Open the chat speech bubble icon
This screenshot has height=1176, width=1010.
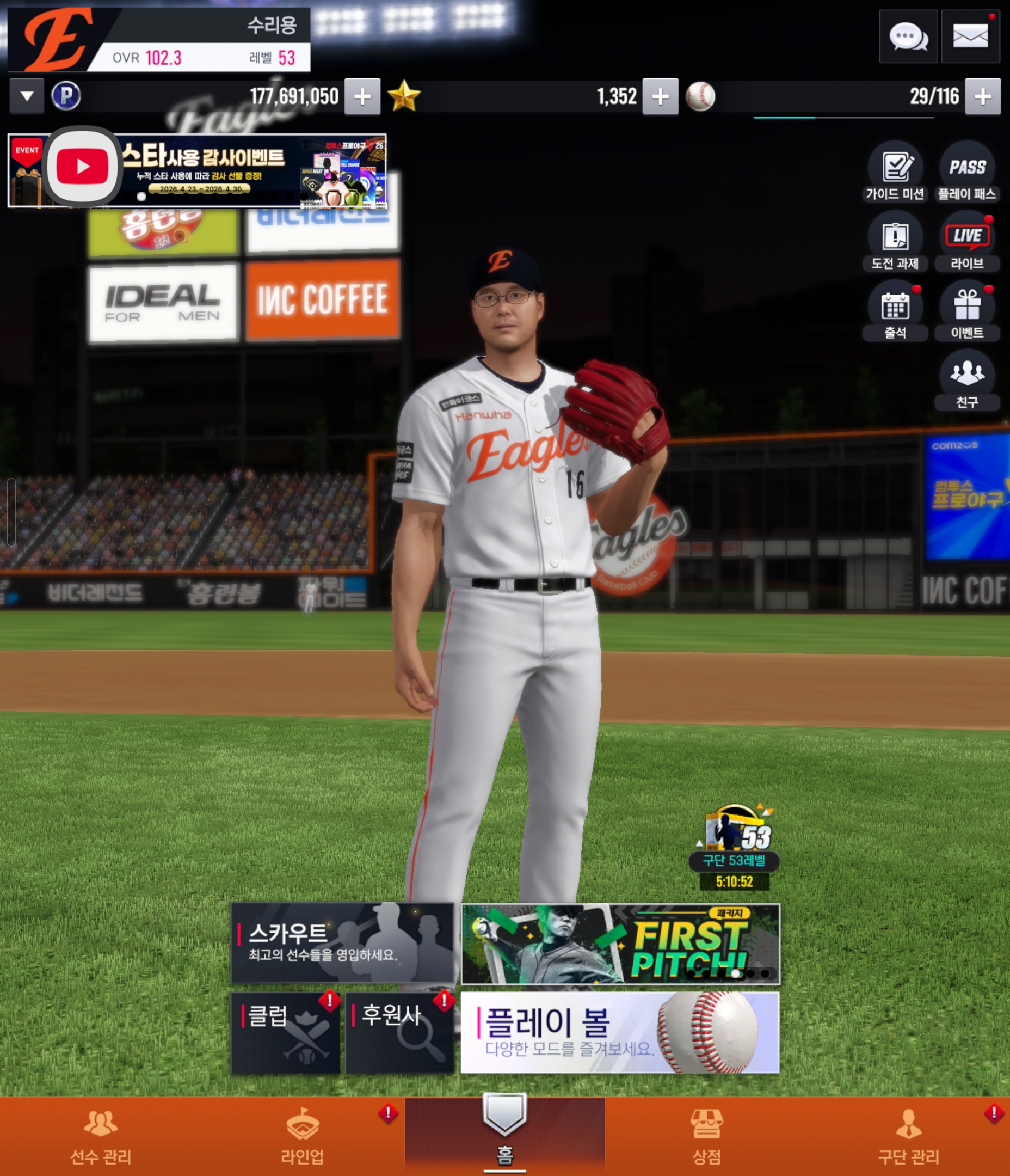pos(908,37)
